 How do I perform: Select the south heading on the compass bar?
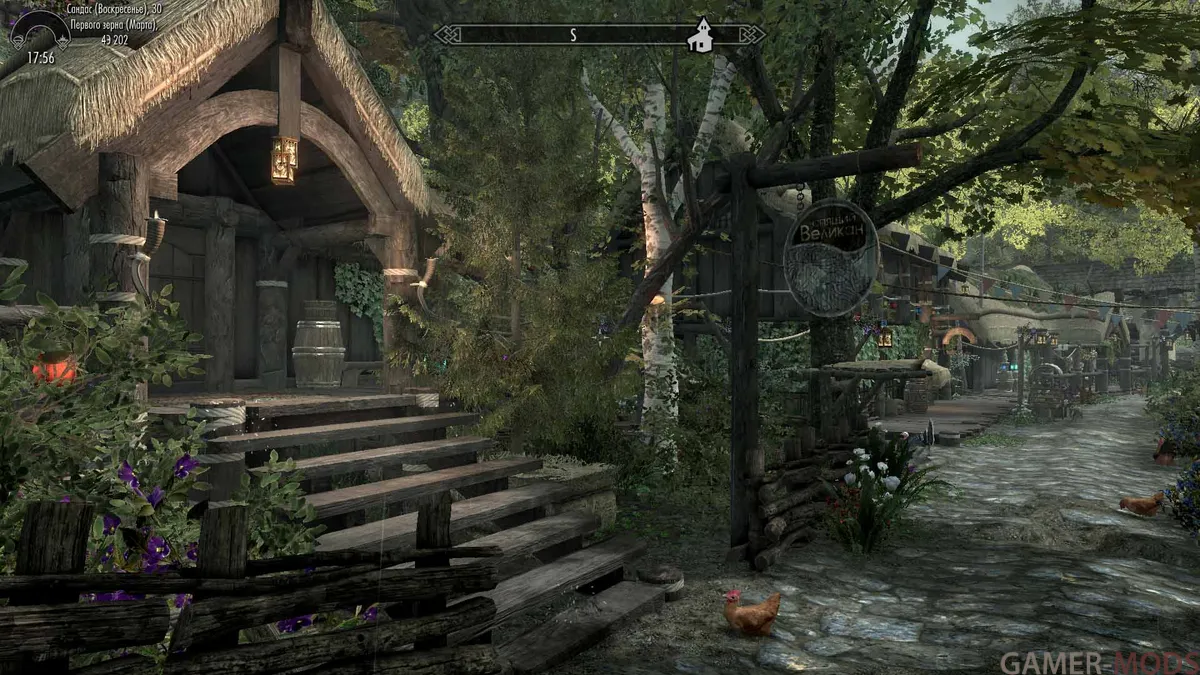573,35
